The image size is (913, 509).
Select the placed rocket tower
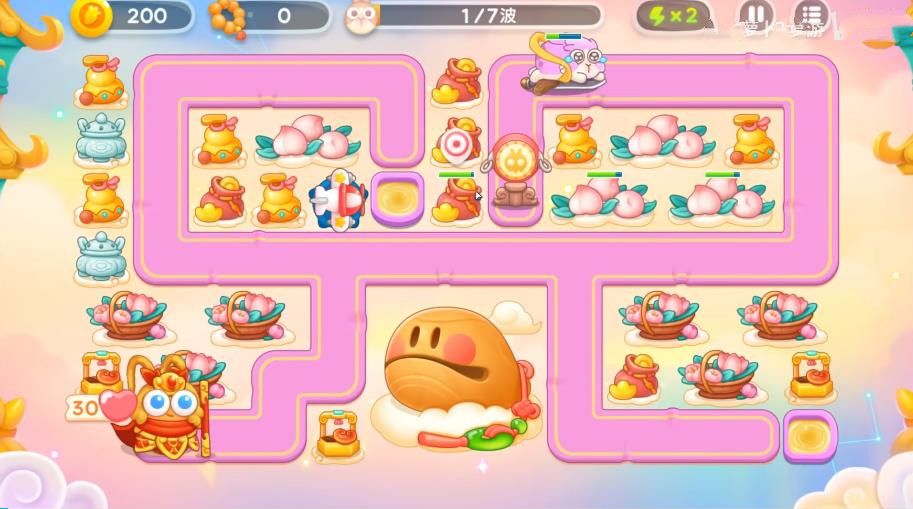click(337, 198)
